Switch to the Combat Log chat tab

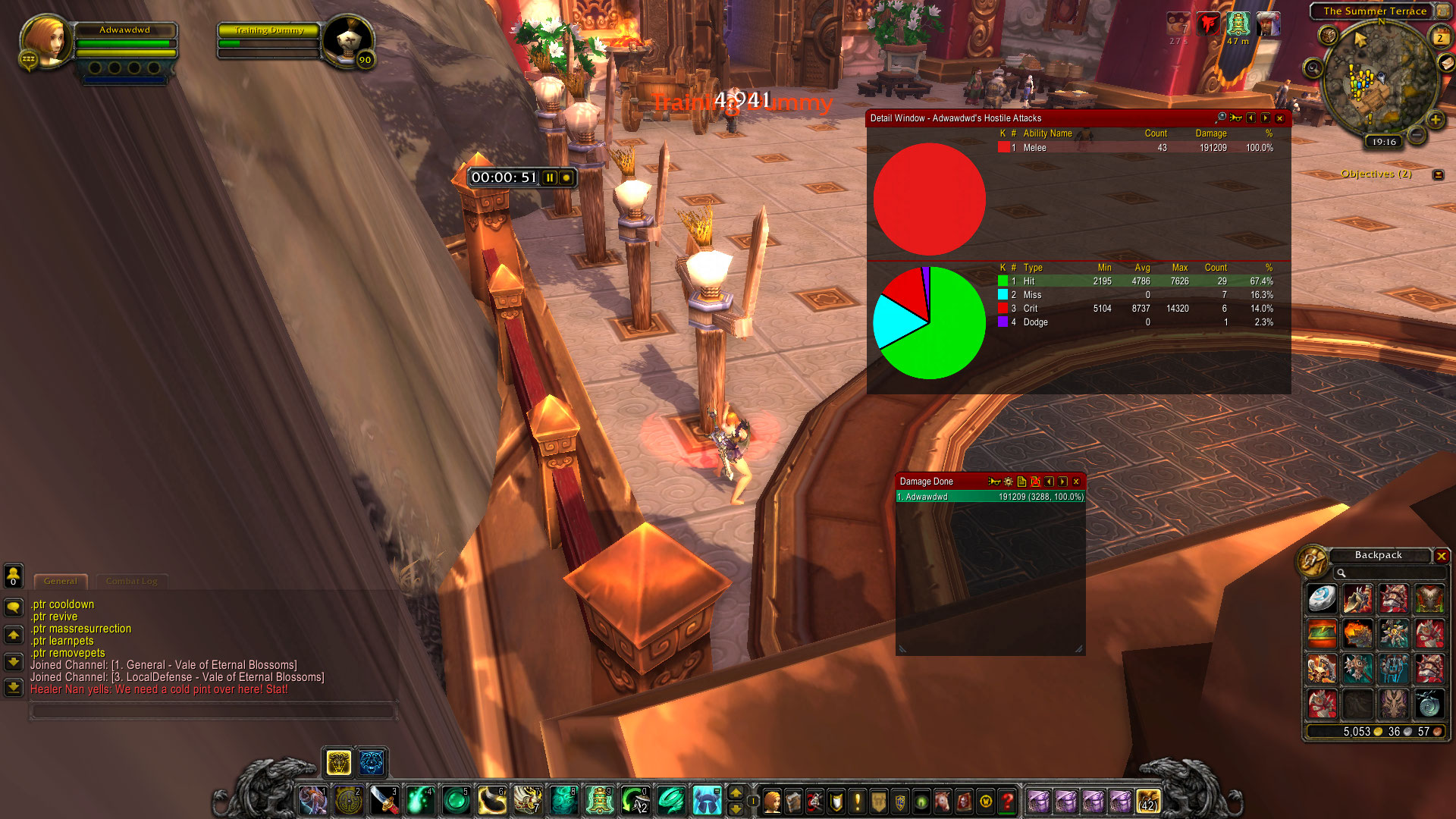tap(131, 582)
